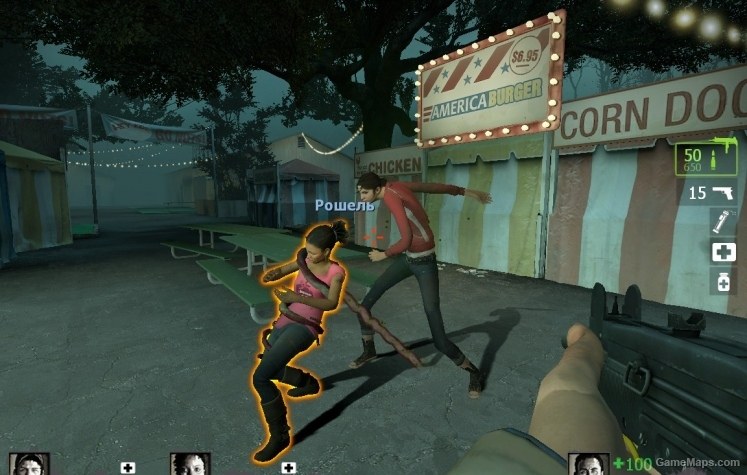Switch to the pistol sidearm slot
The height and width of the screenshot is (475, 747).
click(x=711, y=192)
